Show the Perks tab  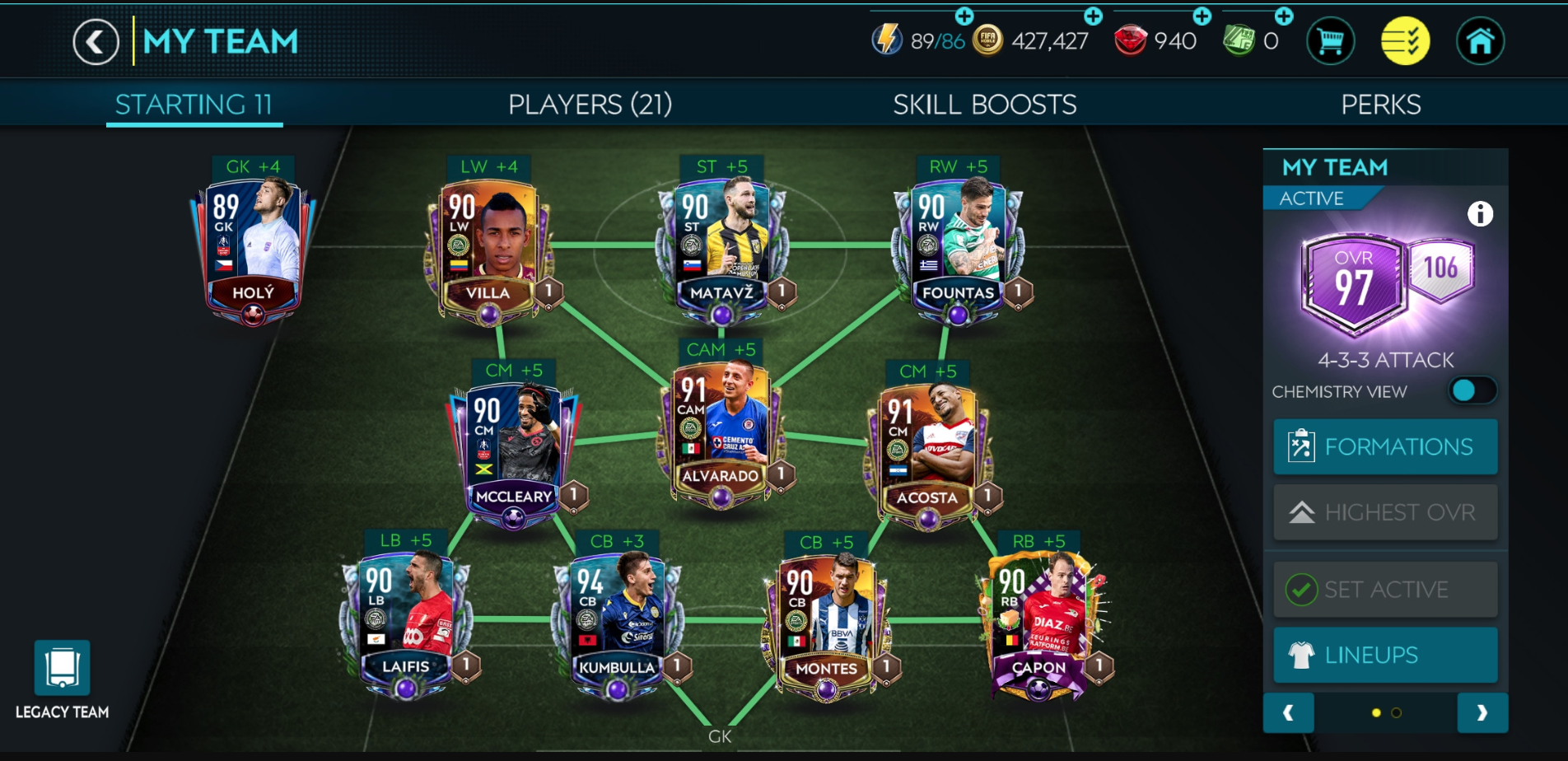coord(1380,105)
